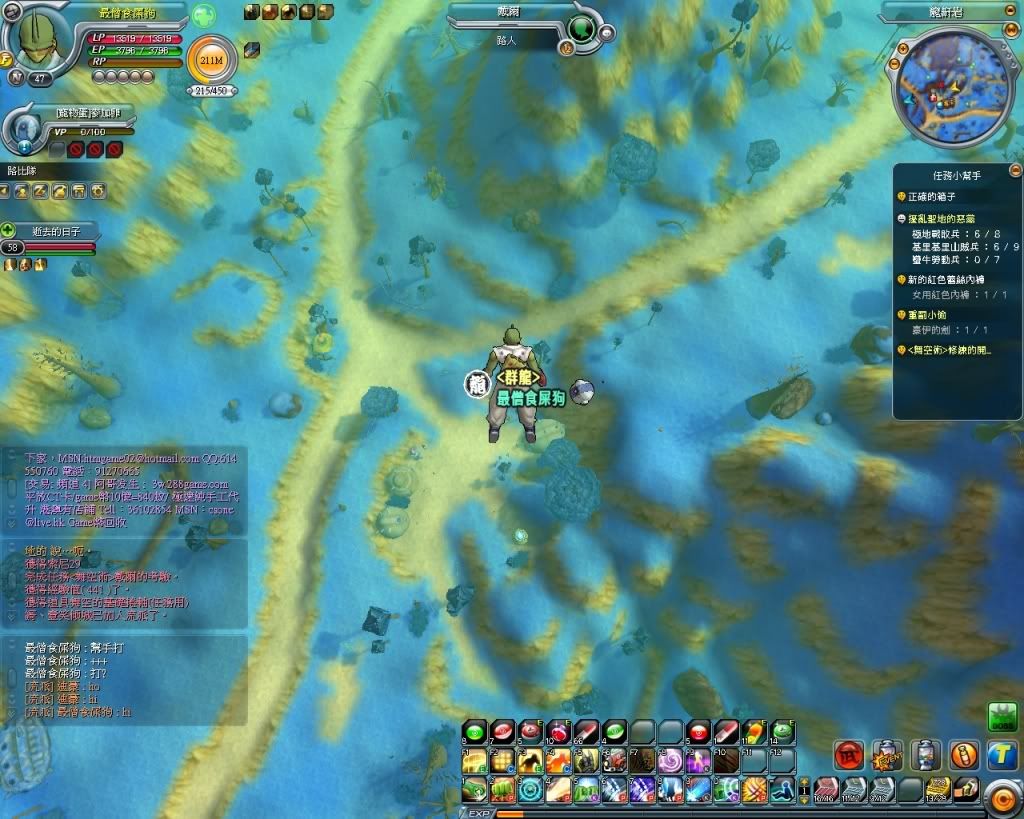Click the red torii gate icon
Screen dimensions: 1024x819
849,755
